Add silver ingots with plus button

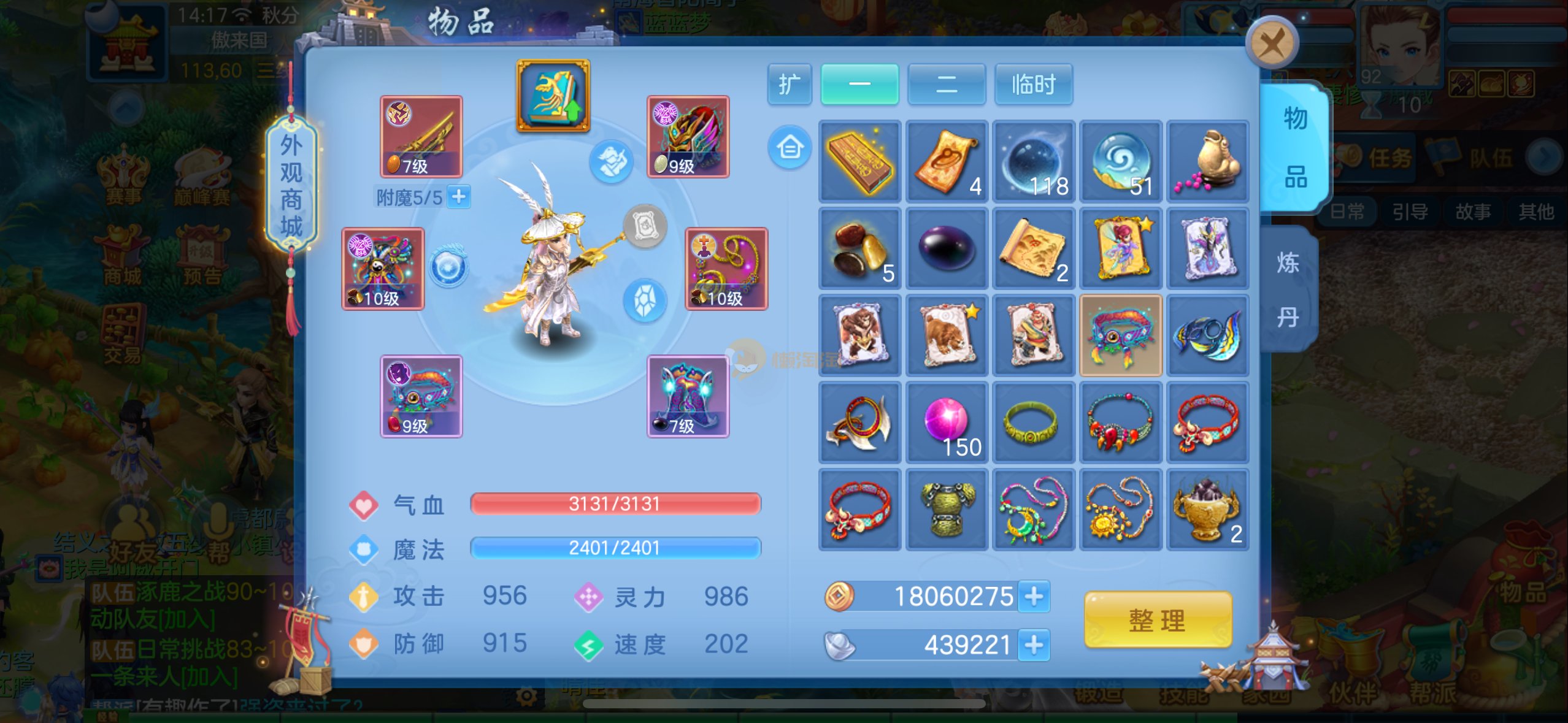[x=1034, y=645]
